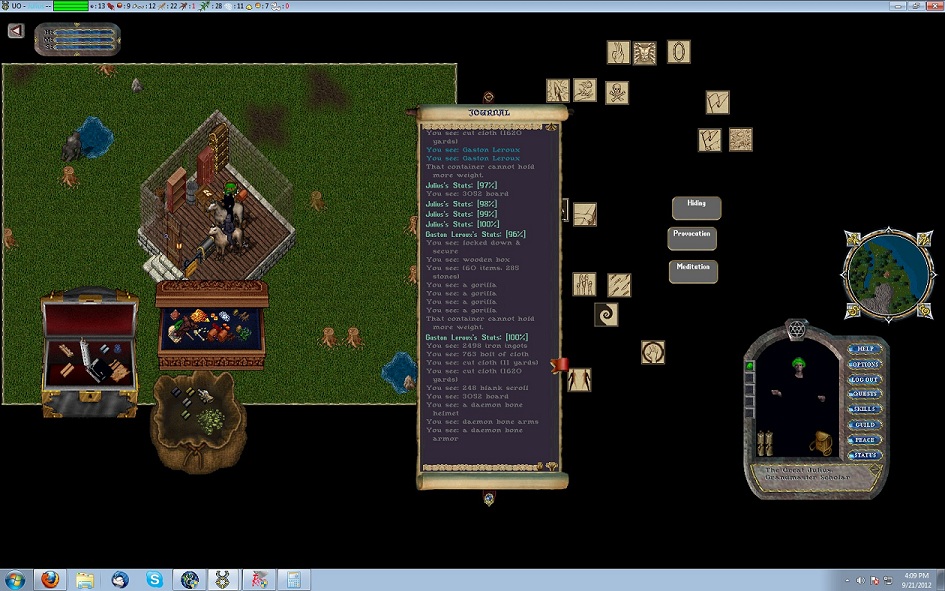Image resolution: width=945 pixels, height=591 pixels.
Task: Use the Hiding skill button
Action: [696, 207]
